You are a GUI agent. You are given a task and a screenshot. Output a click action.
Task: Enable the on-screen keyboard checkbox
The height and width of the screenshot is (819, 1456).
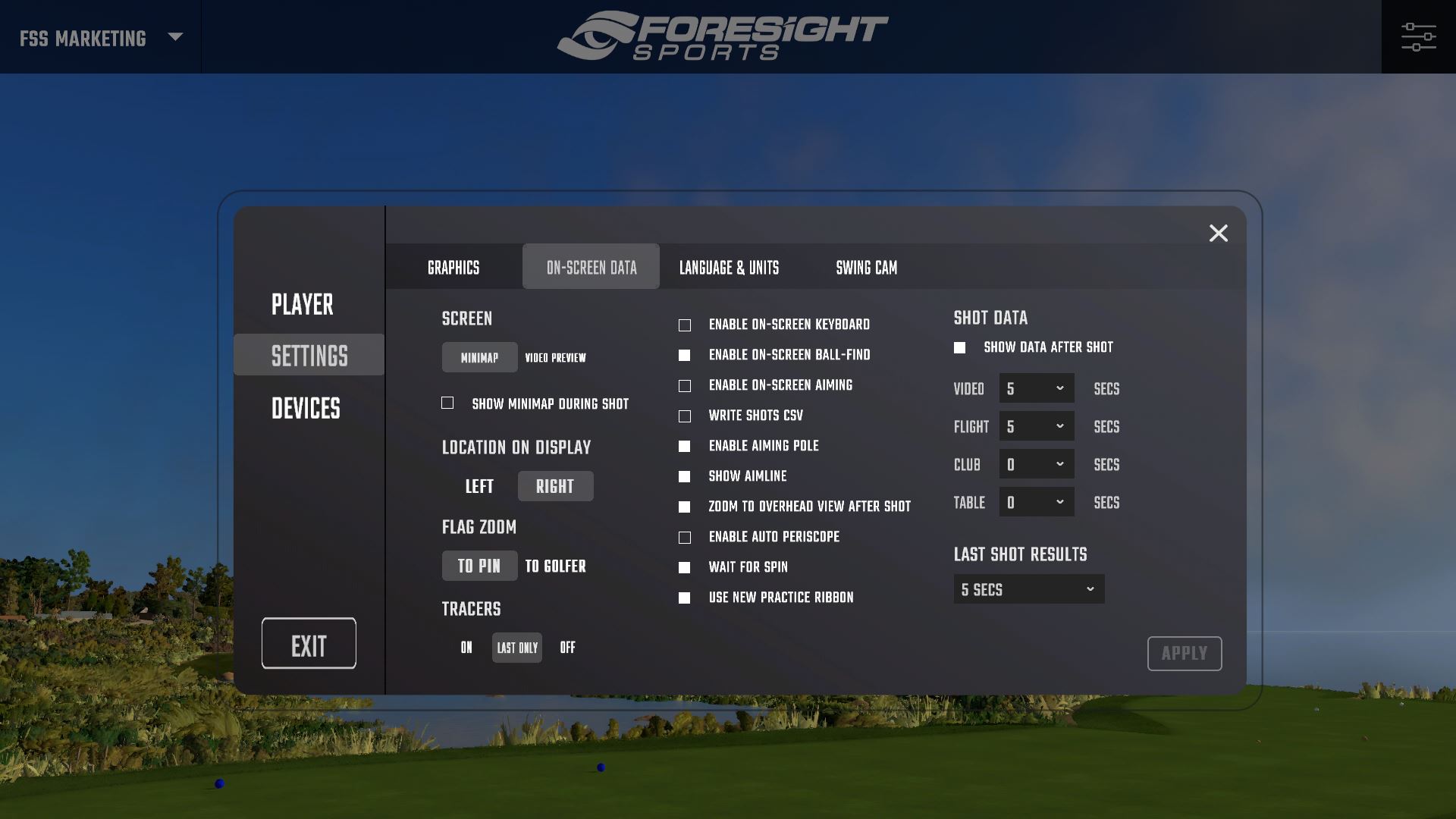[685, 324]
